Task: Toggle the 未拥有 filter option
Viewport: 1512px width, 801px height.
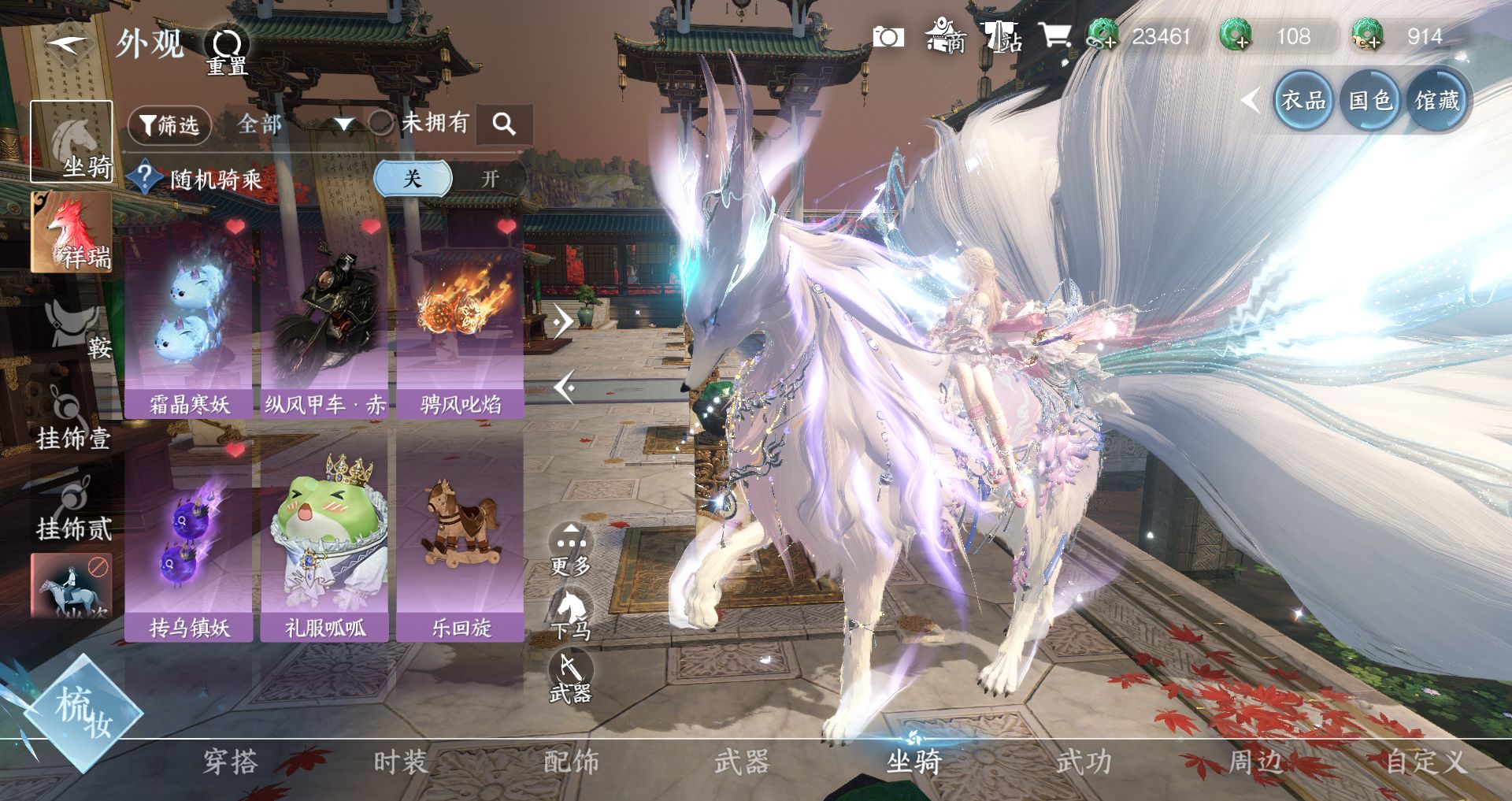Action: (381, 123)
